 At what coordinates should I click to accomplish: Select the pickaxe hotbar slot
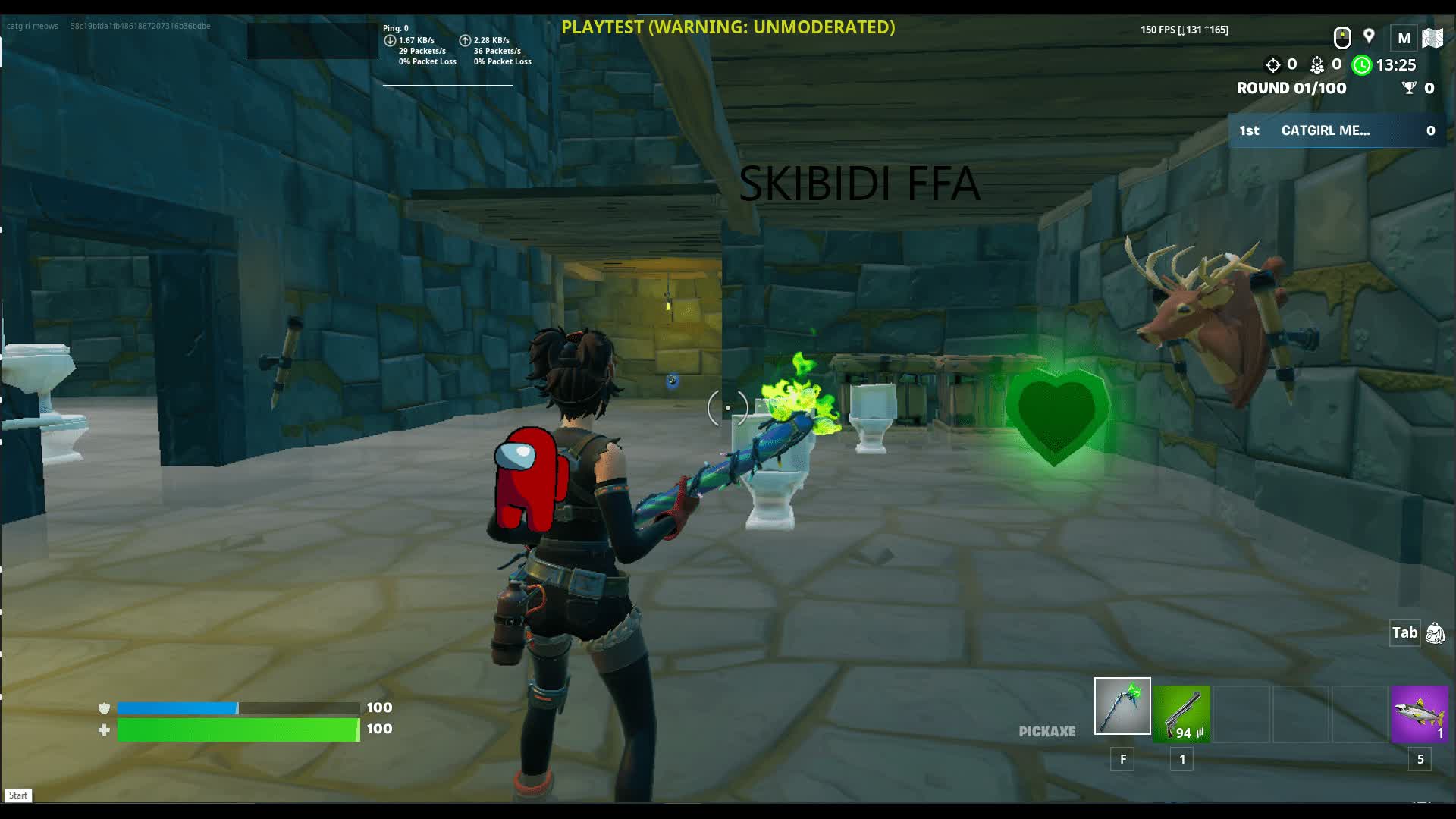pos(1122,706)
